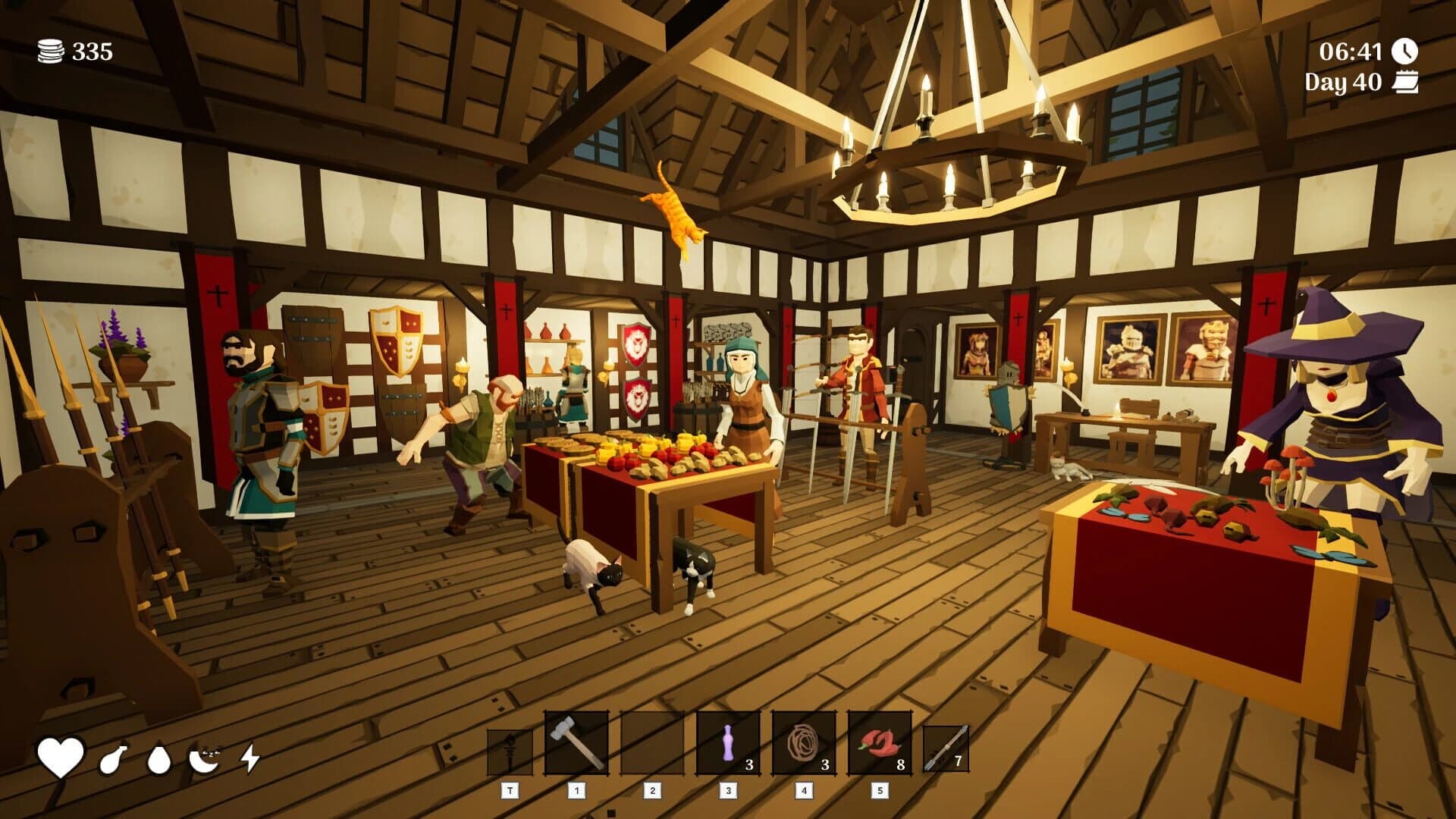
Task: Click the count 3 on the potion stack
Action: 750,766
